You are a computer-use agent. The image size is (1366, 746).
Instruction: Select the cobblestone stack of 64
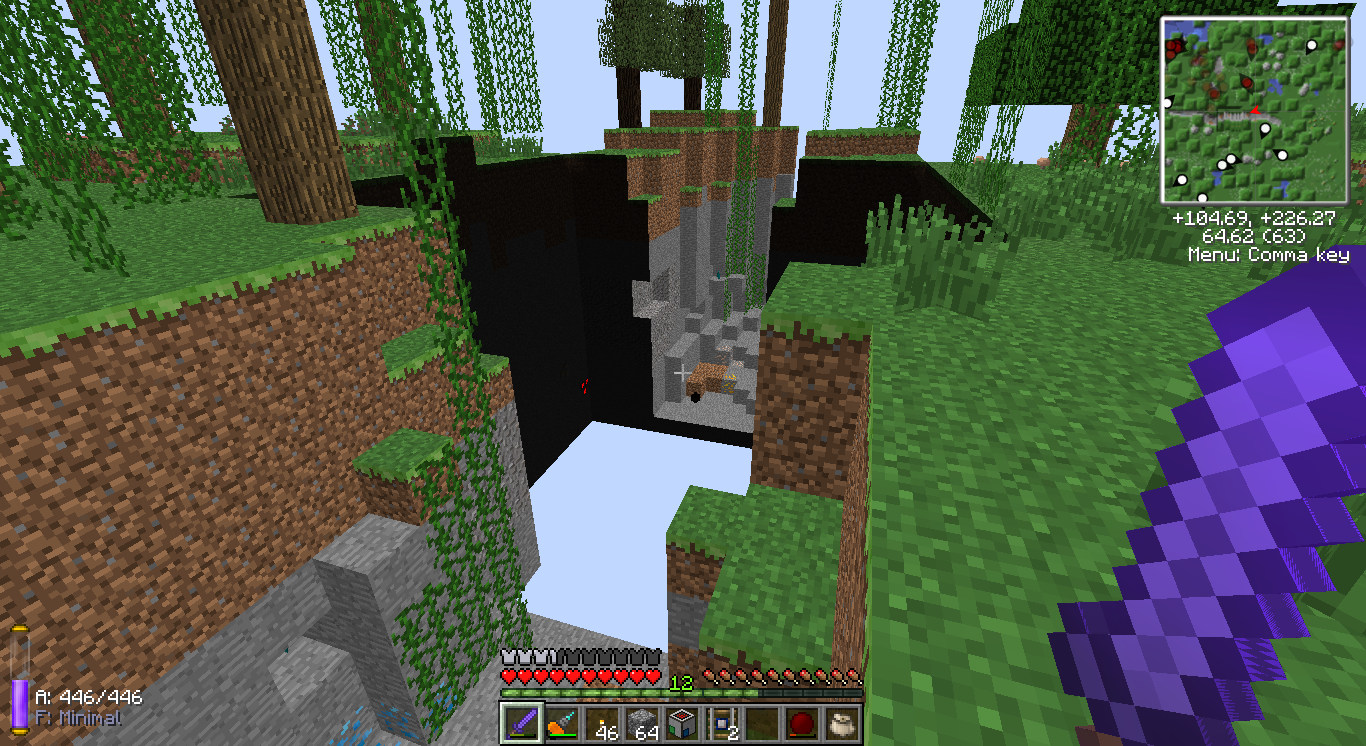(641, 723)
